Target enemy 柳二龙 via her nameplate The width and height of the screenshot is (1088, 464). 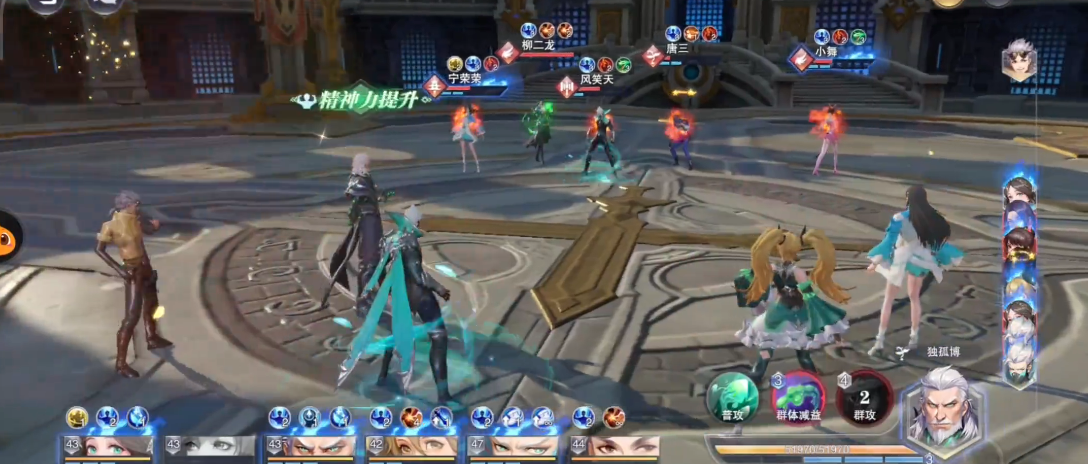coord(535,46)
